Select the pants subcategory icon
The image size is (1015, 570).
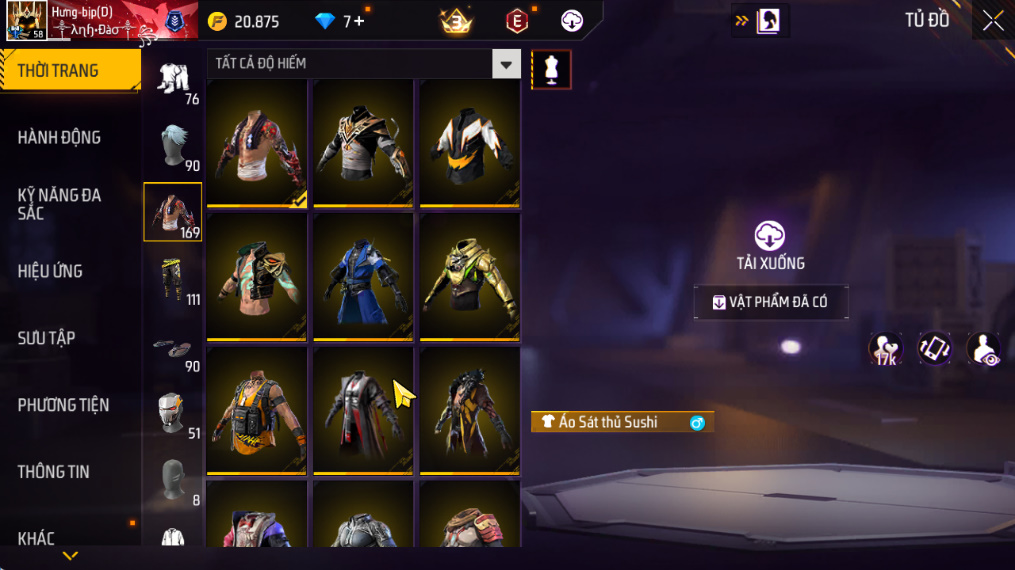tap(172, 279)
